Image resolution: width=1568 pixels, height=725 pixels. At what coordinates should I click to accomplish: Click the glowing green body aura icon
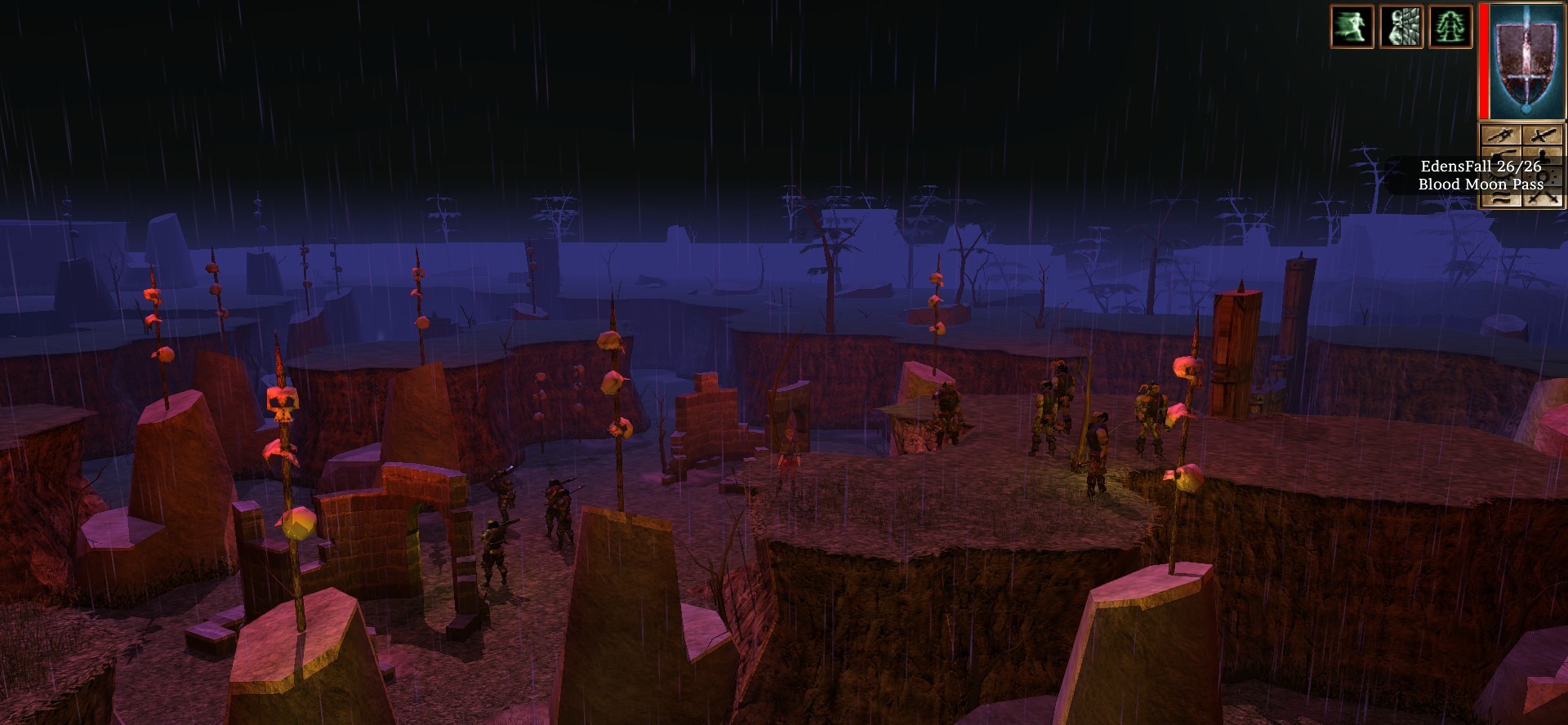click(x=1450, y=26)
